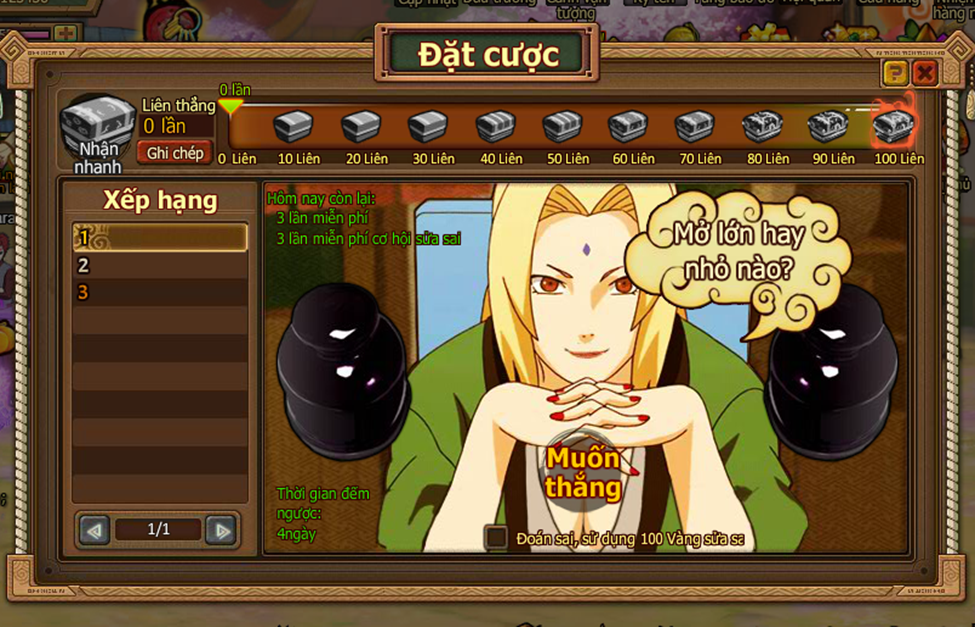975x627 pixels.
Task: Go to next ranking page
Action: point(221,530)
